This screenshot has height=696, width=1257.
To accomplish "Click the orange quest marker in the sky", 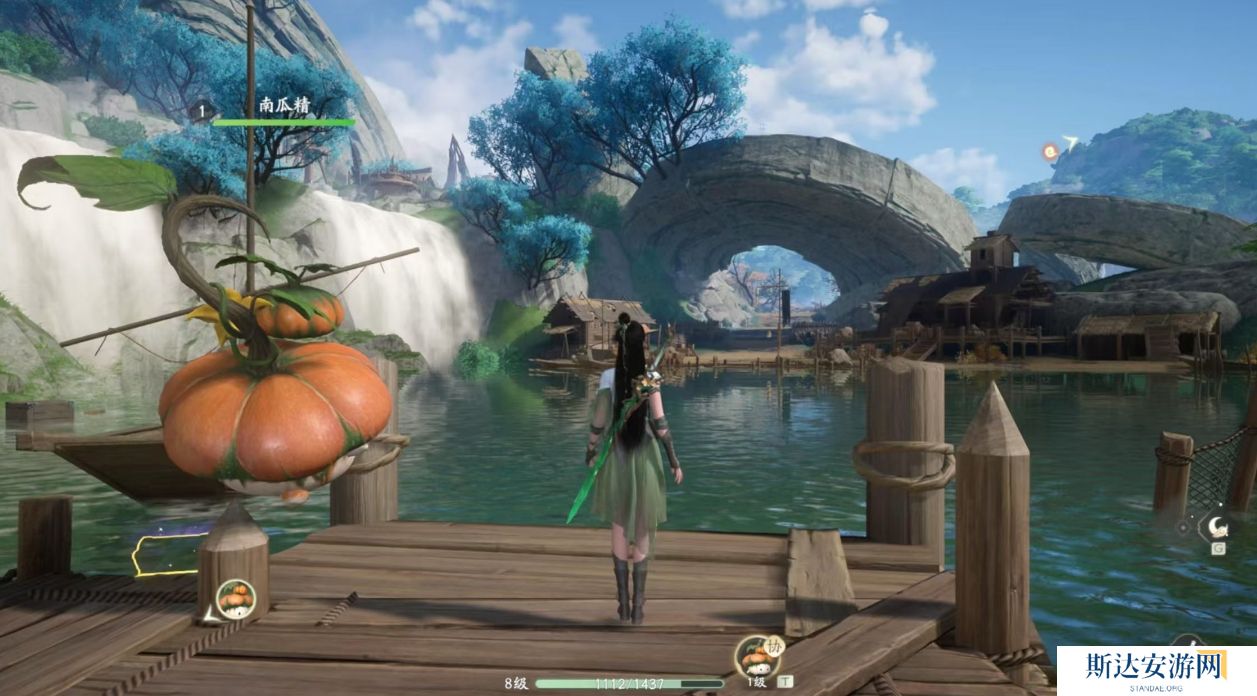I will (x=1050, y=152).
